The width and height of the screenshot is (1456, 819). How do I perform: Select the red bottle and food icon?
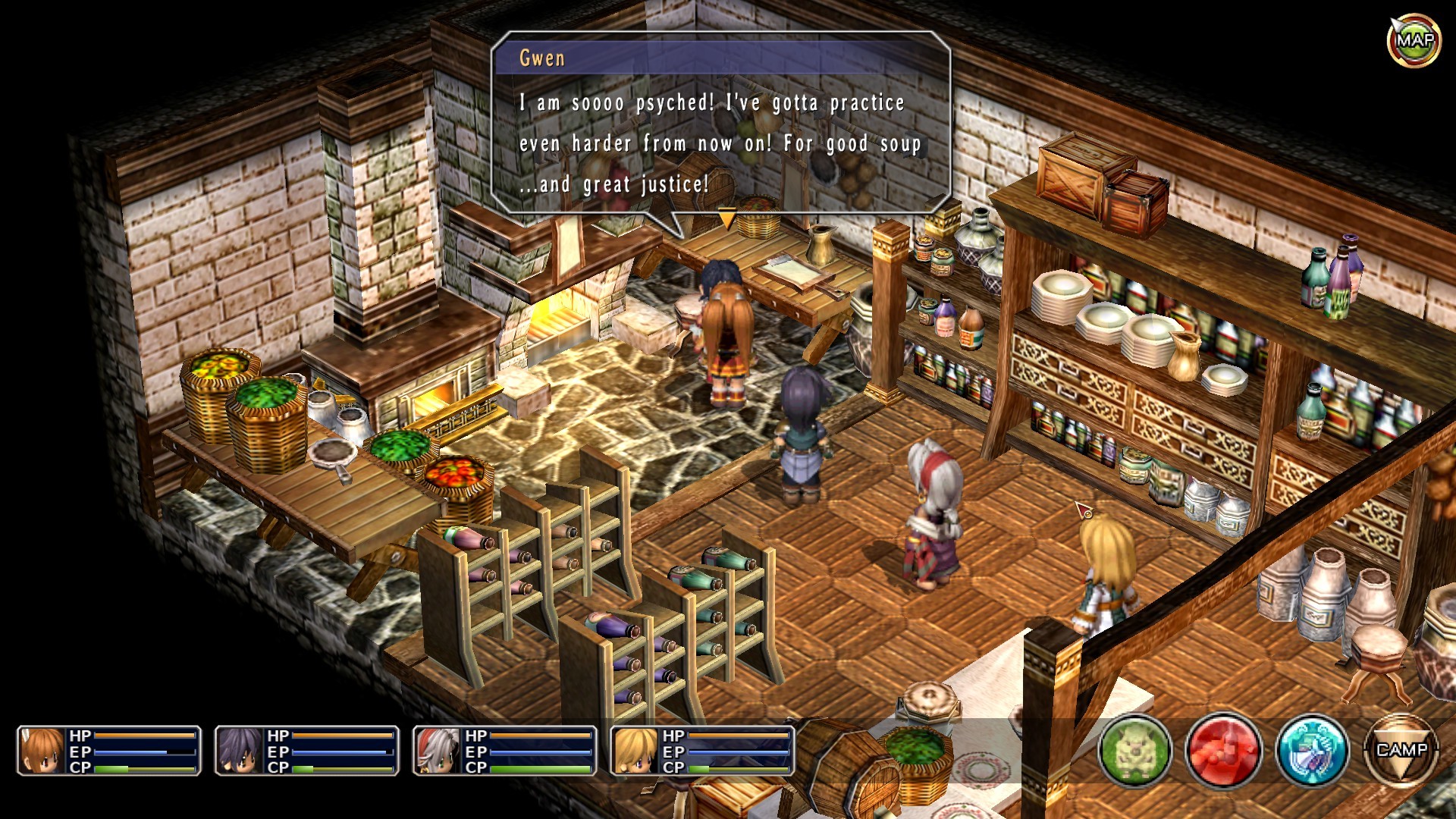click(1223, 750)
